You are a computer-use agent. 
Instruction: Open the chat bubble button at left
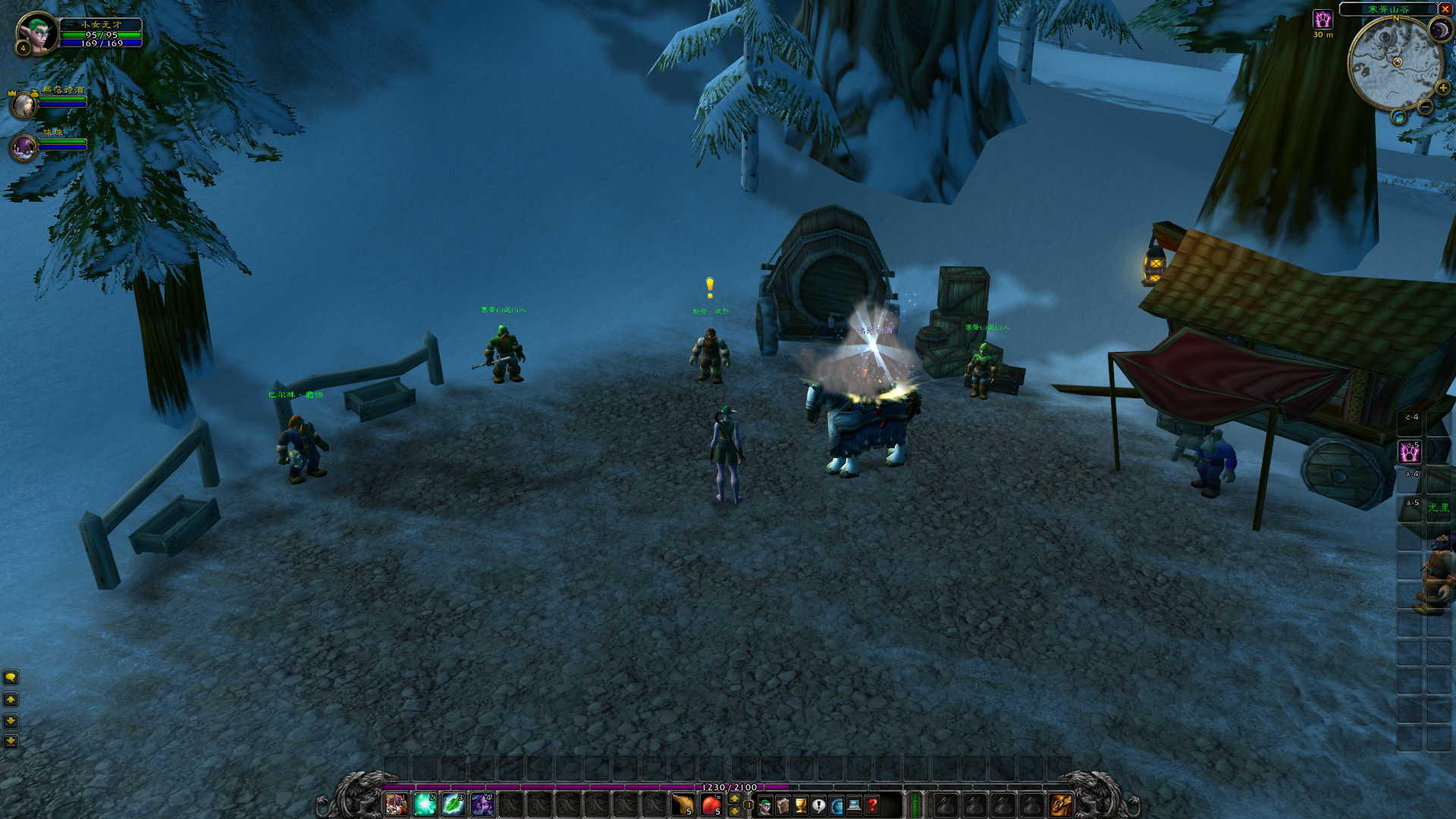[11, 677]
